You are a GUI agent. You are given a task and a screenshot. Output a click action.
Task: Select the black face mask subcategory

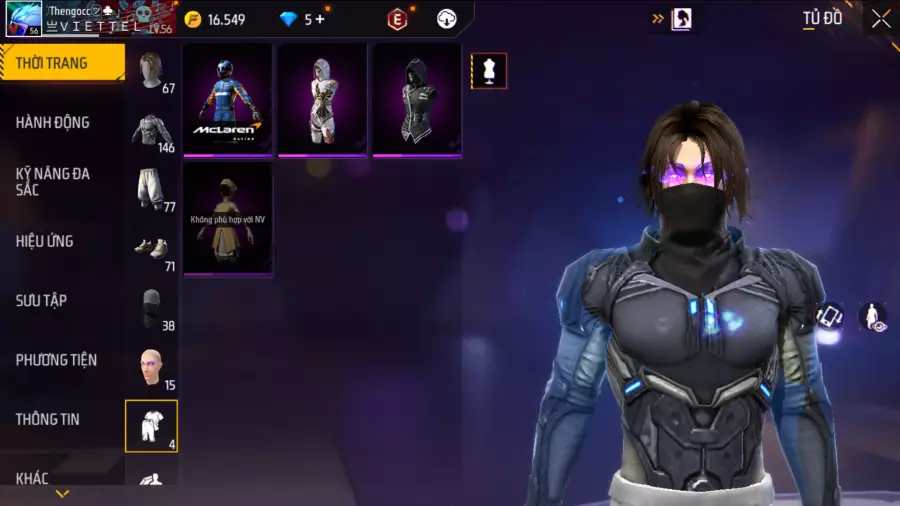[151, 308]
